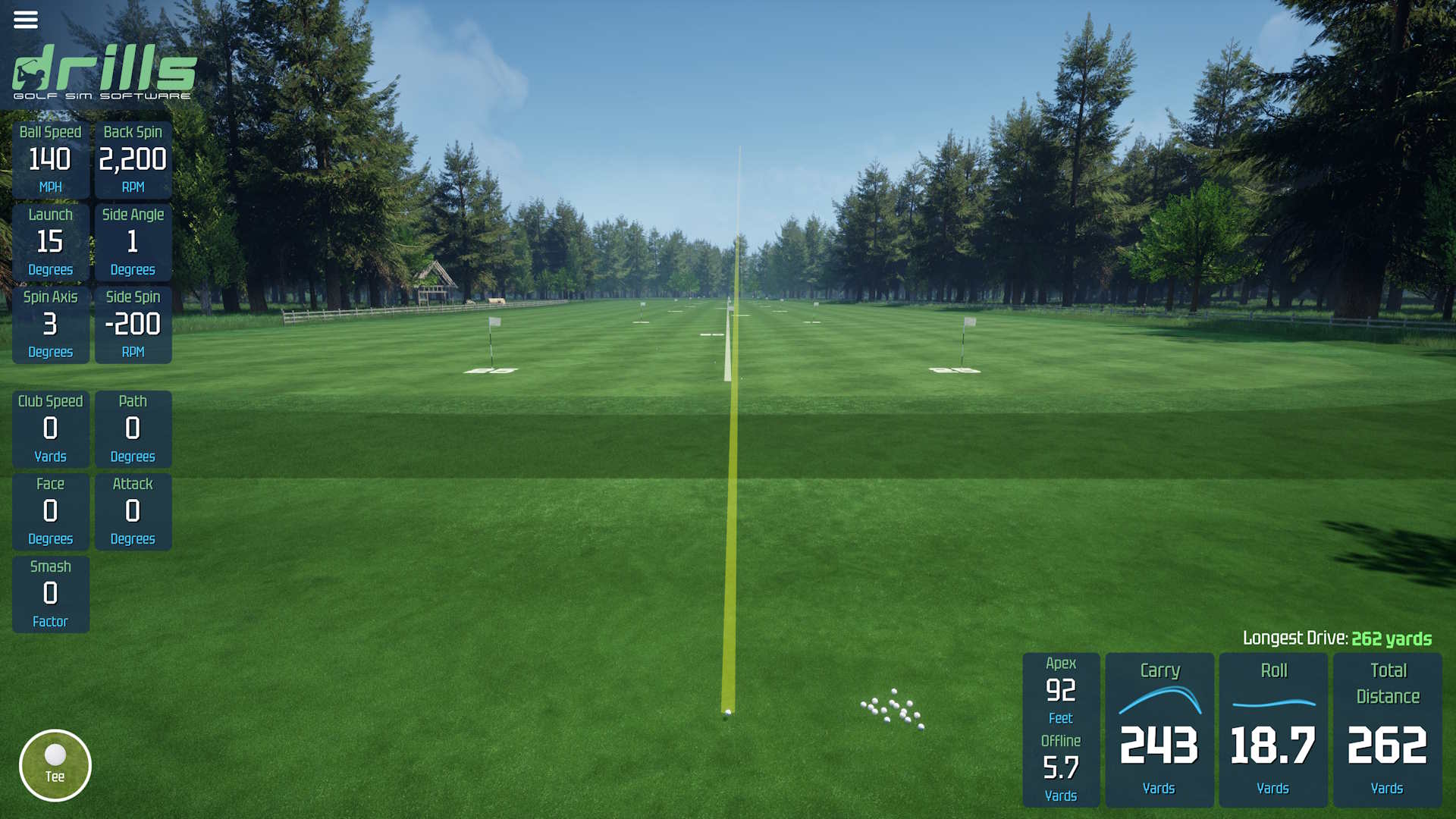Screen dimensions: 1456x819
Task: Expand the Carry trajectory graph
Action: point(1161,728)
